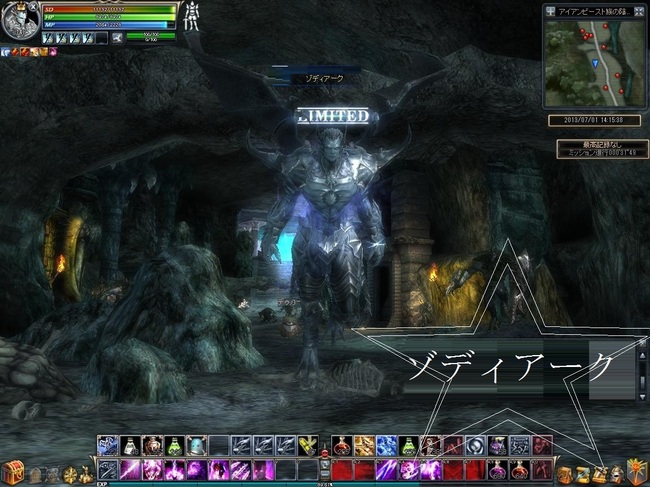Screen dimensions: 650x487
Task: Click the player character portrait
Action: 19,21
